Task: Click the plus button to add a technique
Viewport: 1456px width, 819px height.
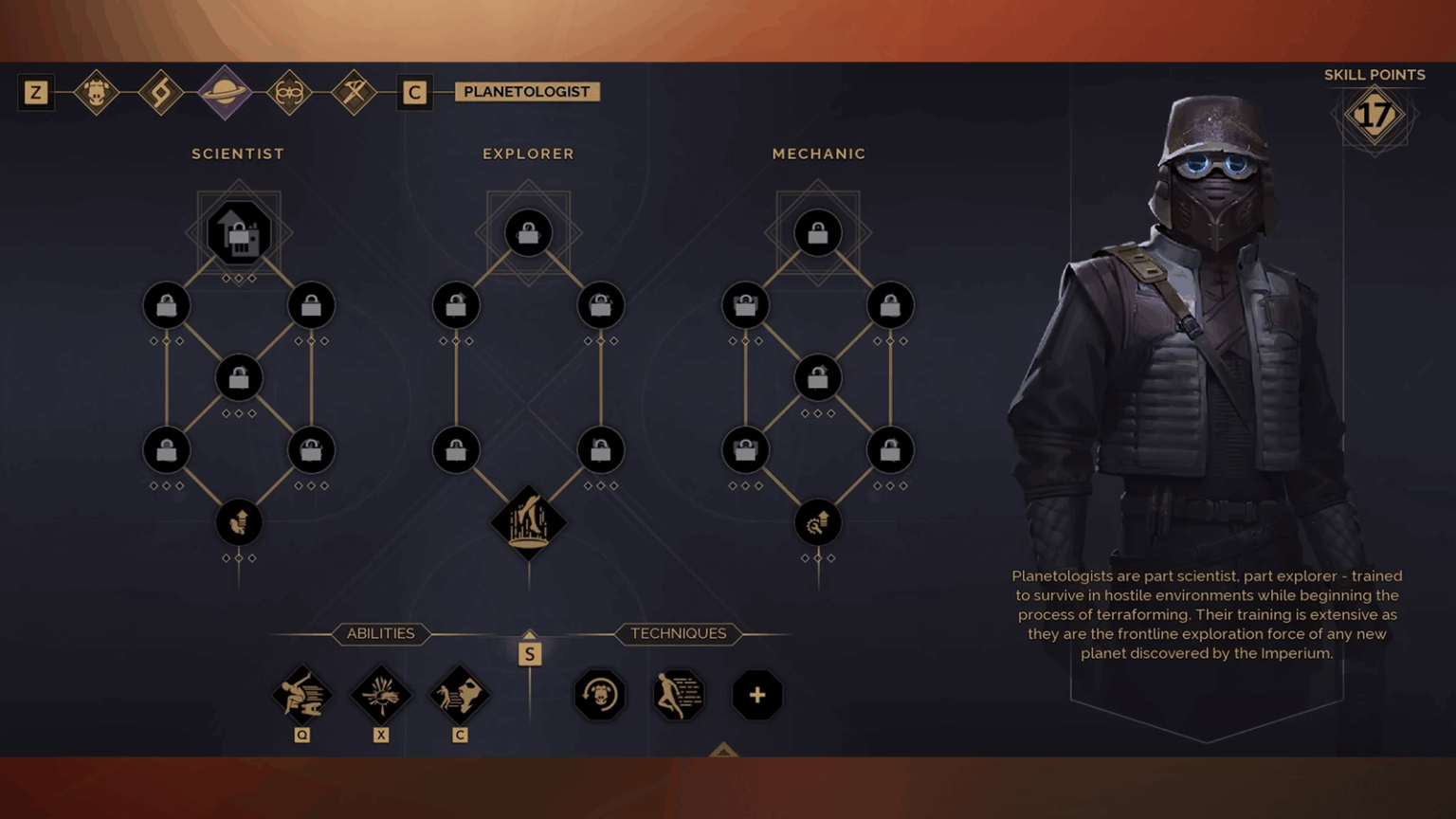Action: 756,695
